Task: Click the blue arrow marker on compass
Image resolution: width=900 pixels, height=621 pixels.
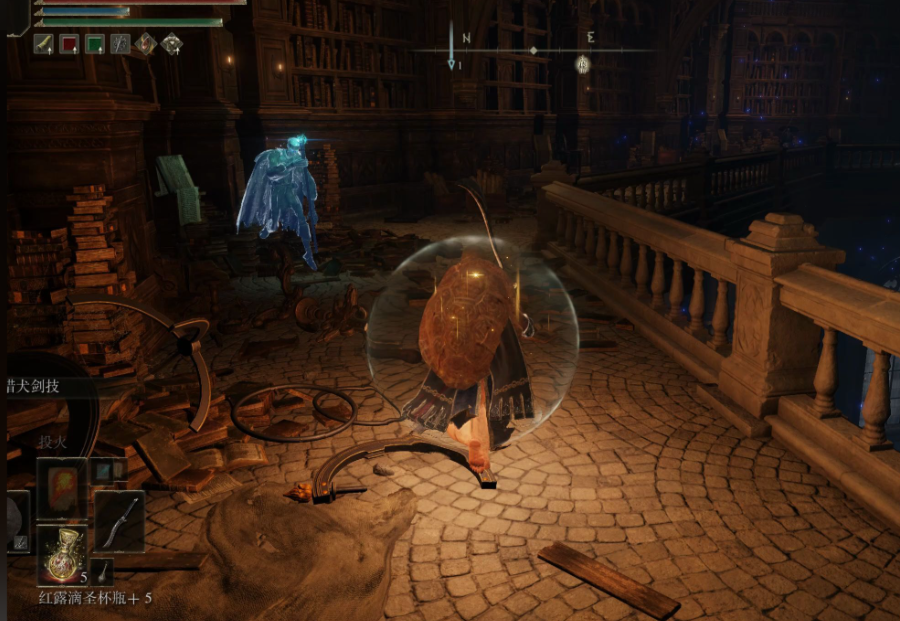Action: pyautogui.click(x=452, y=46)
